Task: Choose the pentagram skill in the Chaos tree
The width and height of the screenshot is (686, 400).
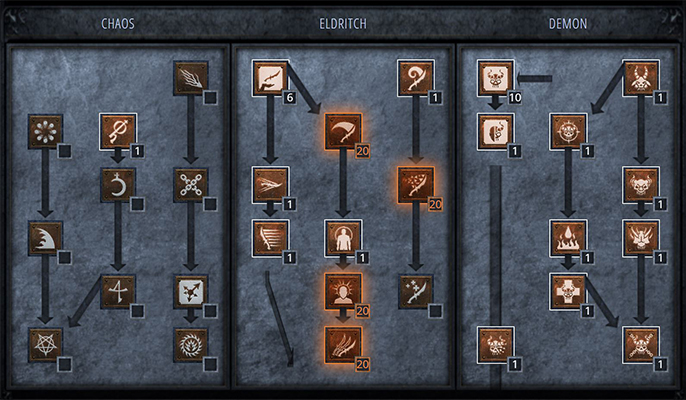Action: [45, 343]
